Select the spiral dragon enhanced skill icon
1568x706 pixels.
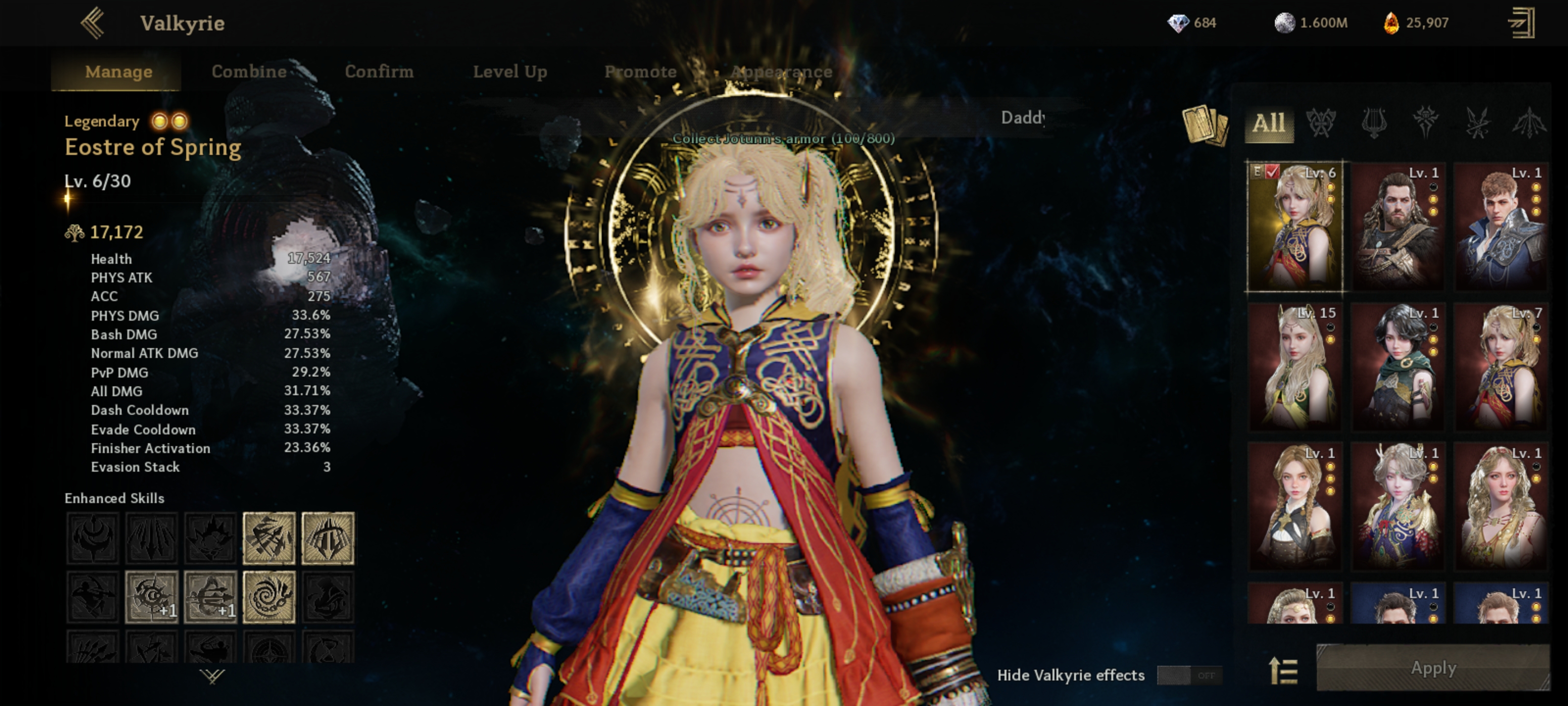269,597
